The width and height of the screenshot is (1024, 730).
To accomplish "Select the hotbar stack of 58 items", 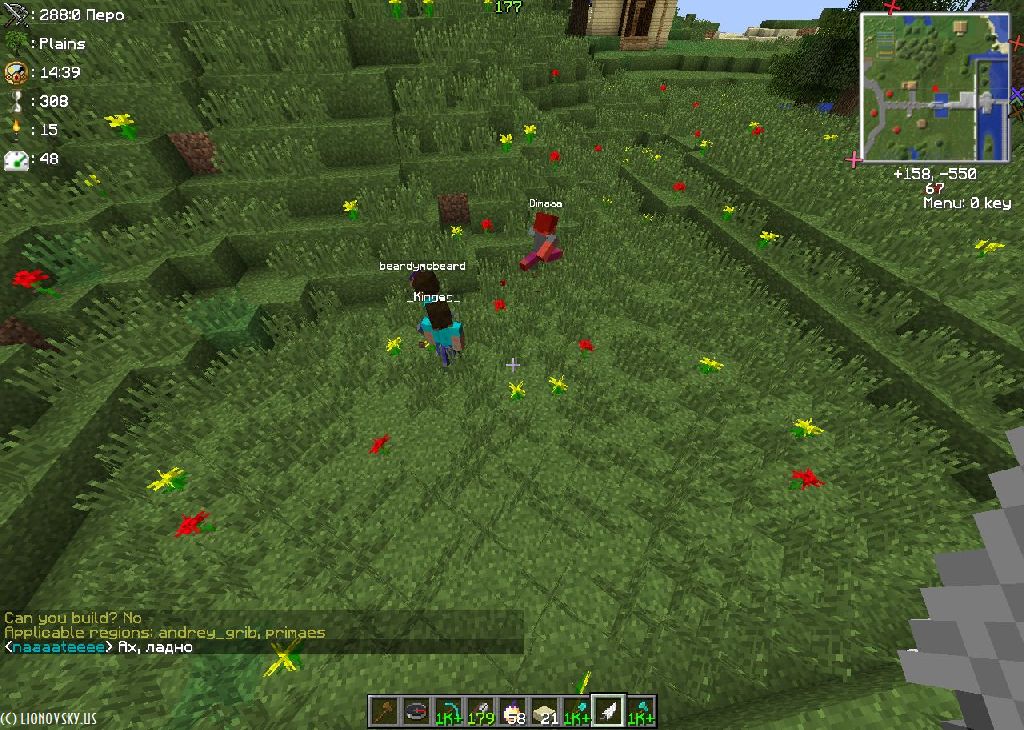I will pos(513,711).
